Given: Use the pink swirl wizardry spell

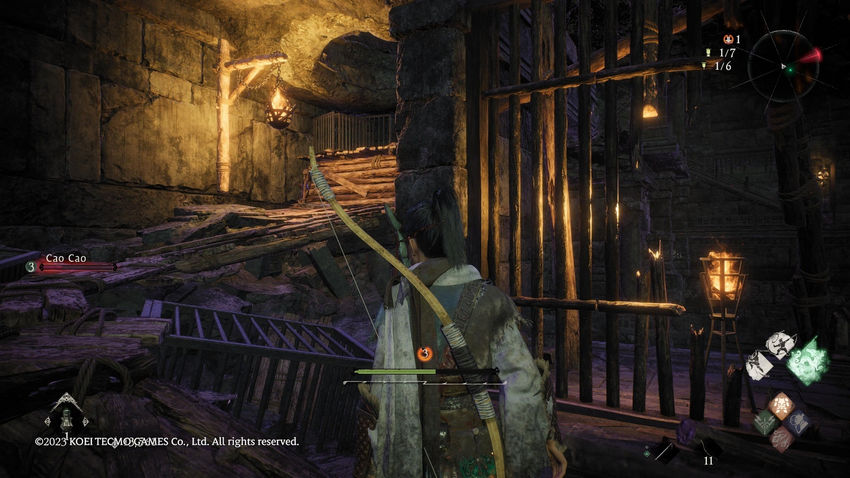Looking at the screenshot, I should click(780, 438).
